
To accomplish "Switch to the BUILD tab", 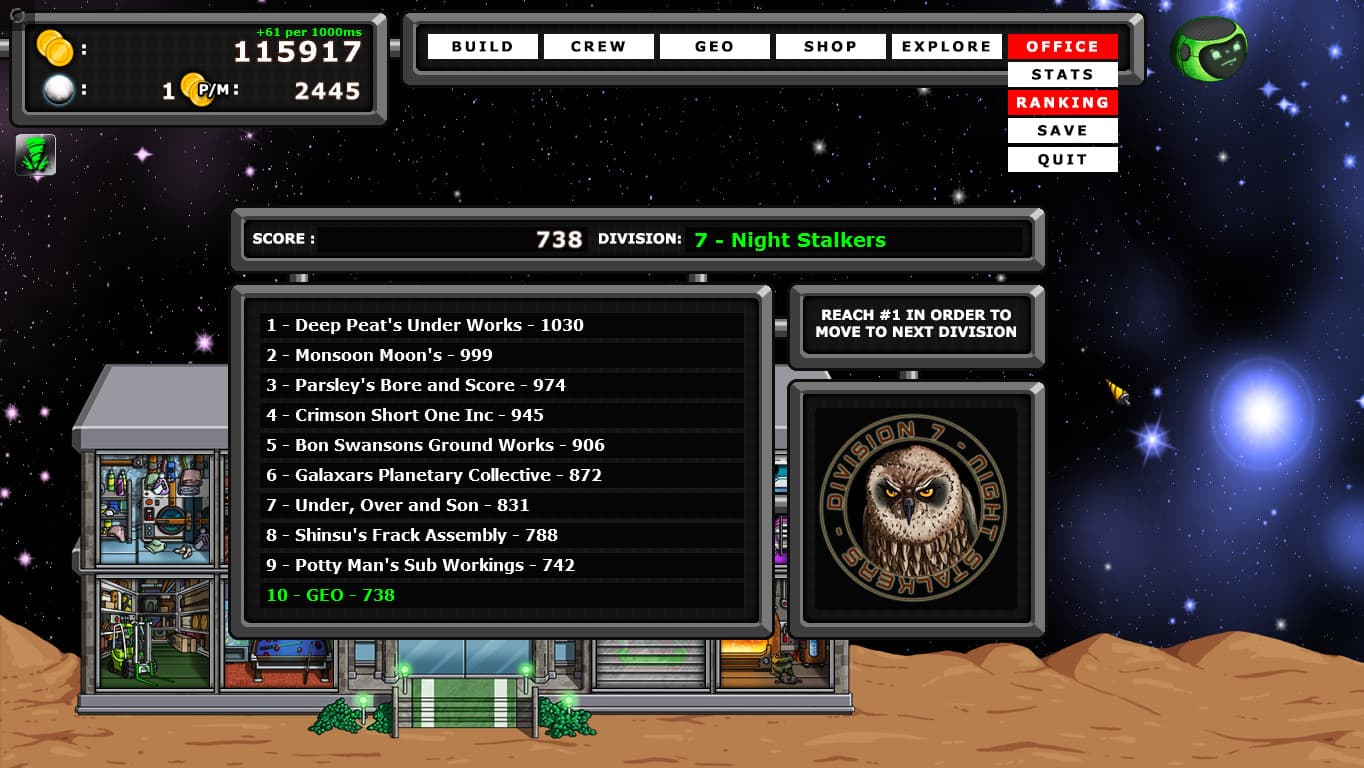I will 481,45.
